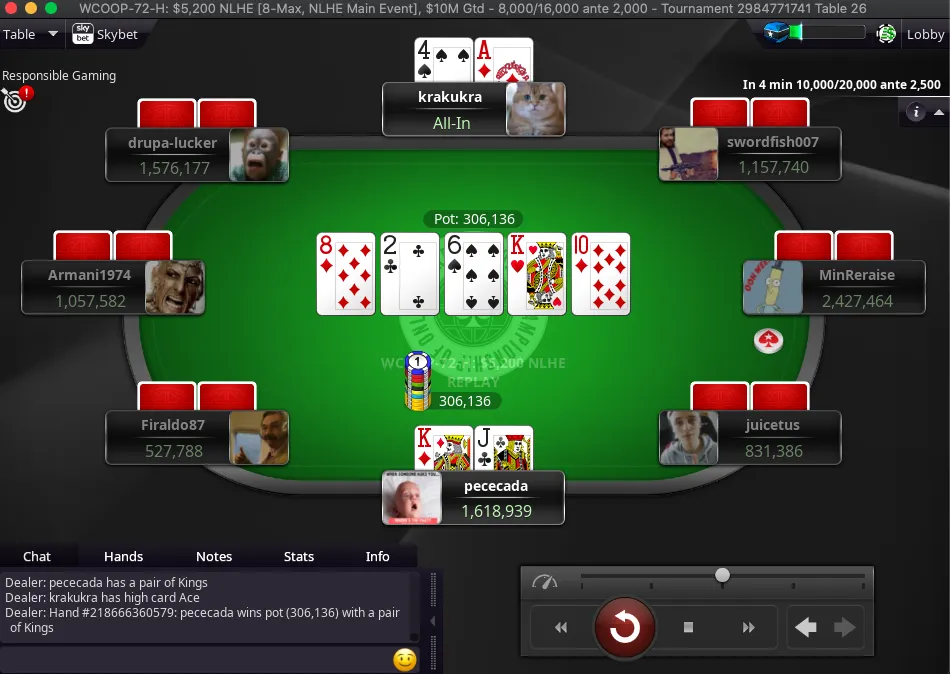
Task: Open the Skybet link
Action: coord(105,35)
